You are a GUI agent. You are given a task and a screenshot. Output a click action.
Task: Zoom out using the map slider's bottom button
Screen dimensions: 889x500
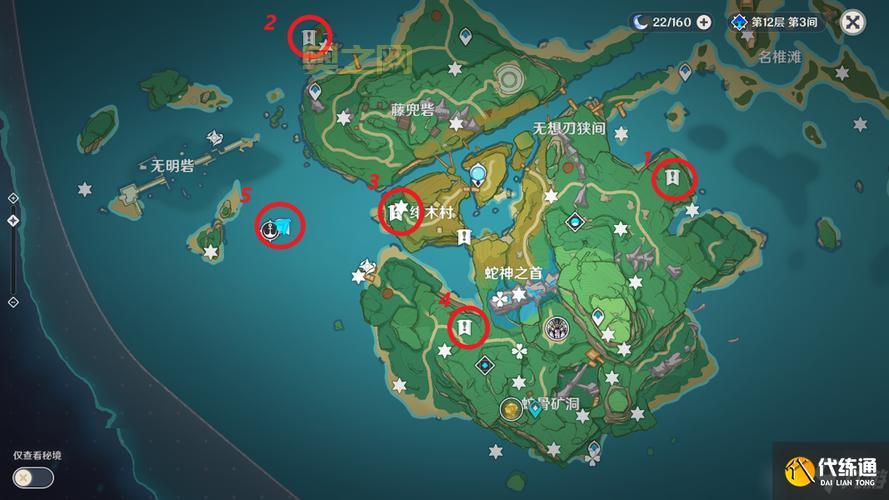point(13,301)
